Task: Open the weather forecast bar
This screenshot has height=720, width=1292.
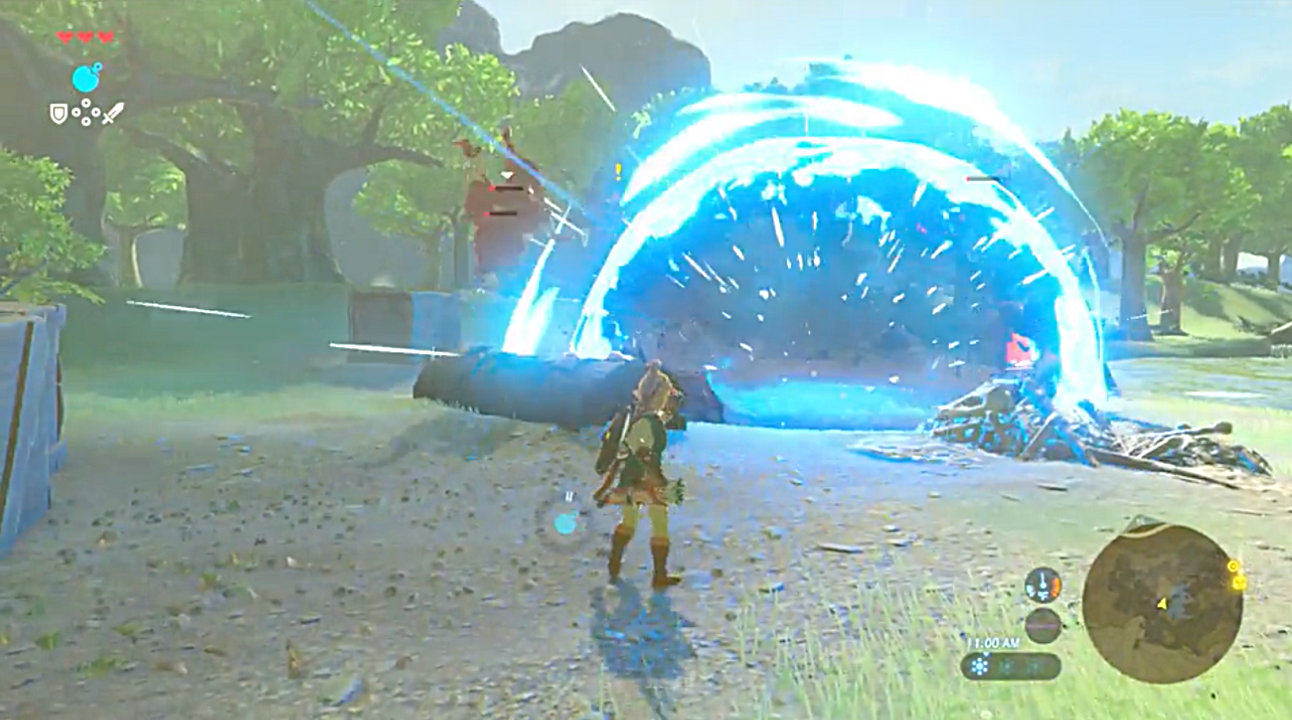Action: point(1011,666)
